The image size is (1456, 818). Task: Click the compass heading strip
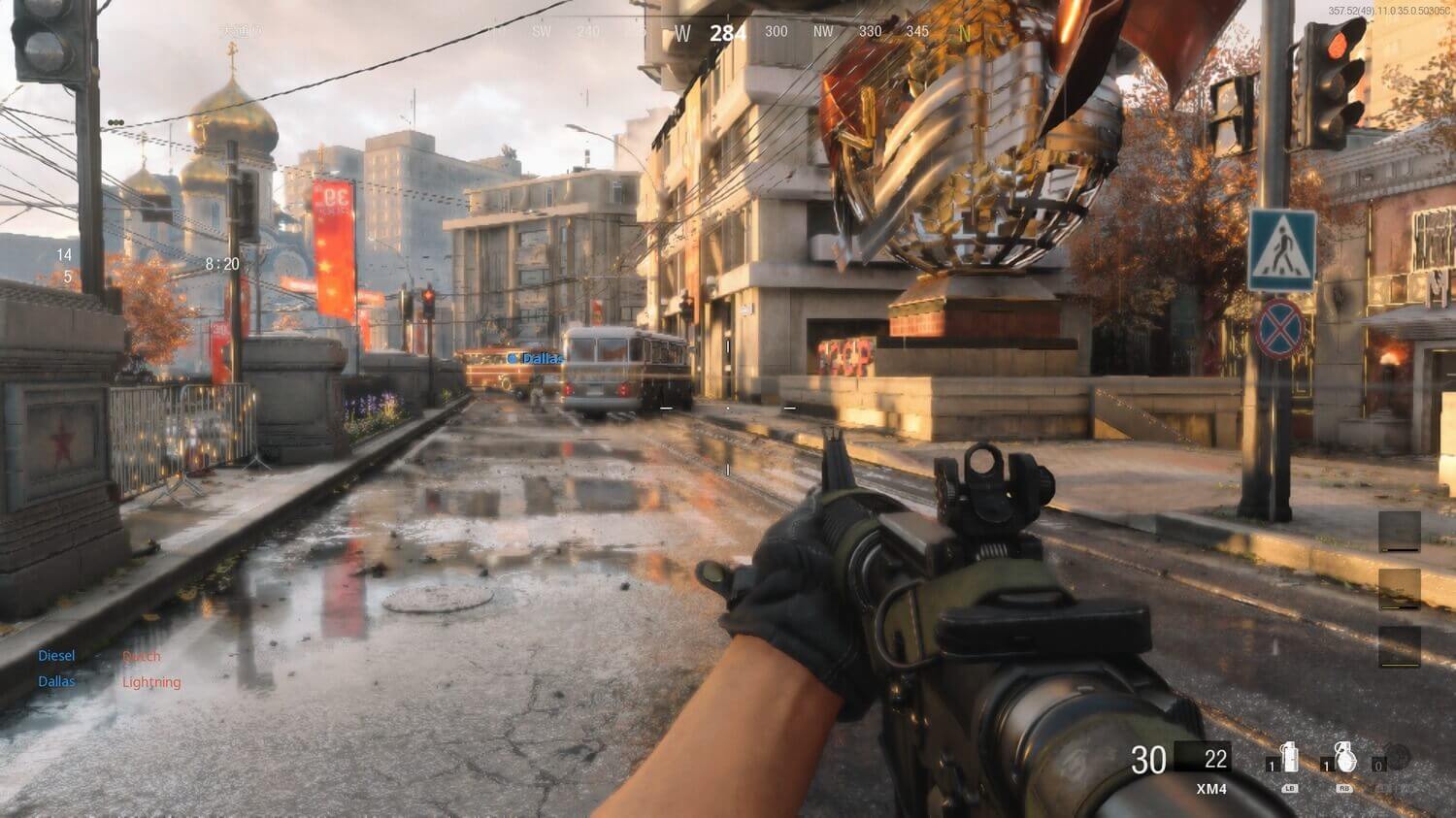pyautogui.click(x=728, y=32)
